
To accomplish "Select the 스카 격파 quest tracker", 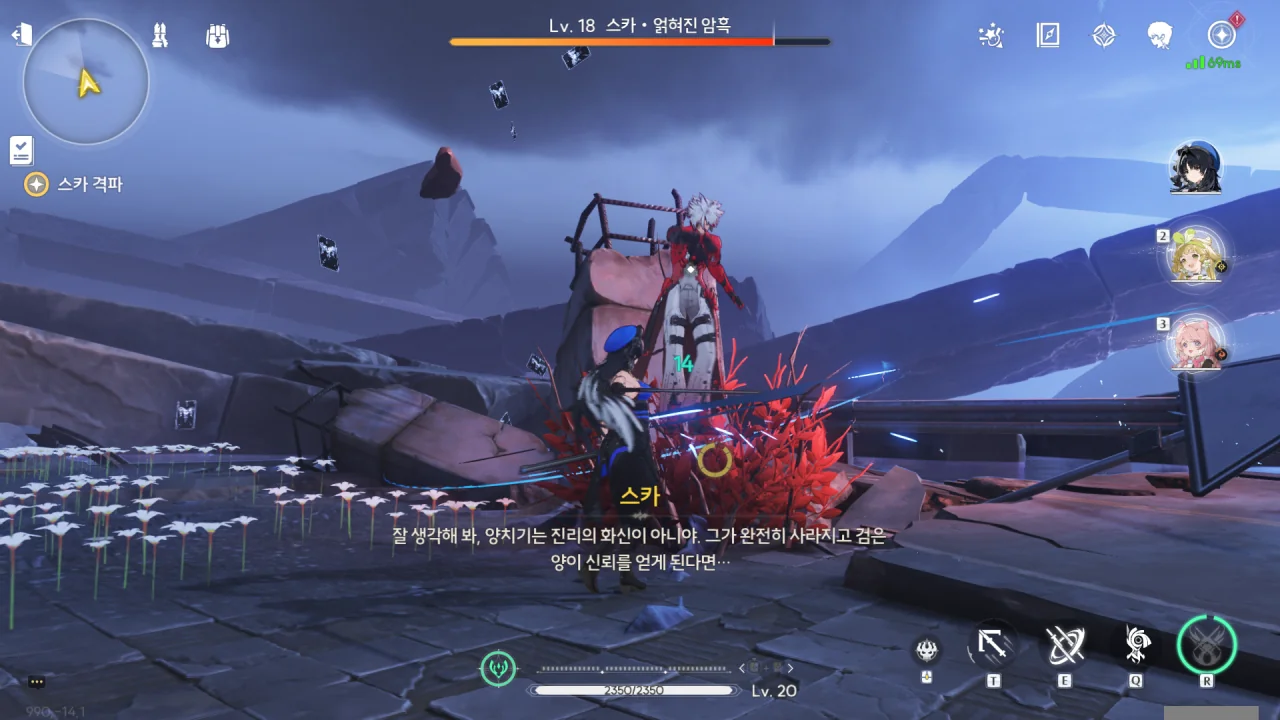I will coord(76,184).
